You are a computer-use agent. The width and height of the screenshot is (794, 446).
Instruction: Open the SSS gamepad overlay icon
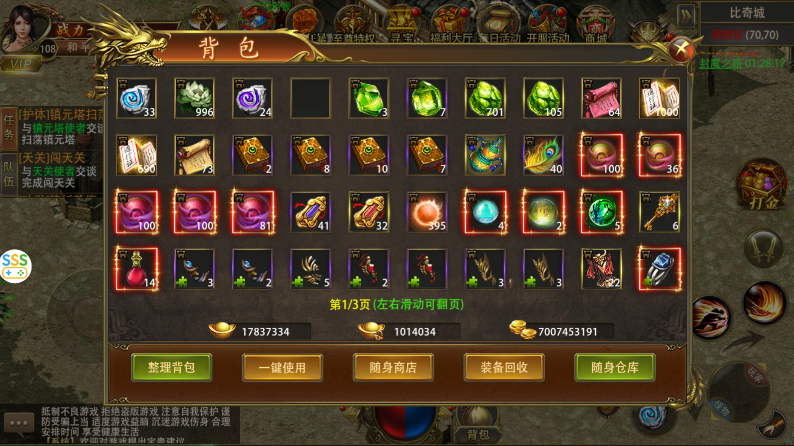pyautogui.click(x=15, y=266)
